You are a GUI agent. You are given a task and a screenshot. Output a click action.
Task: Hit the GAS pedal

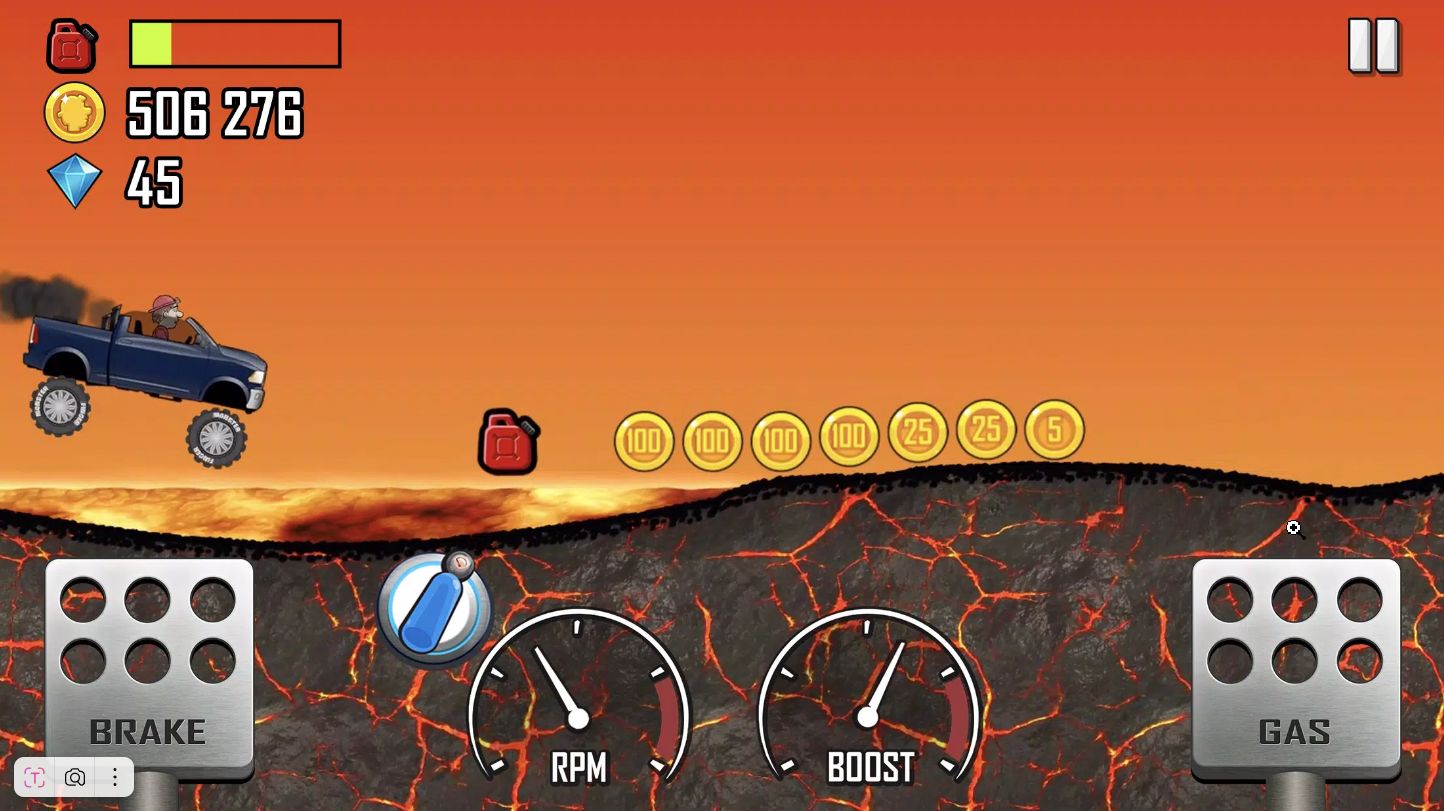[1295, 665]
